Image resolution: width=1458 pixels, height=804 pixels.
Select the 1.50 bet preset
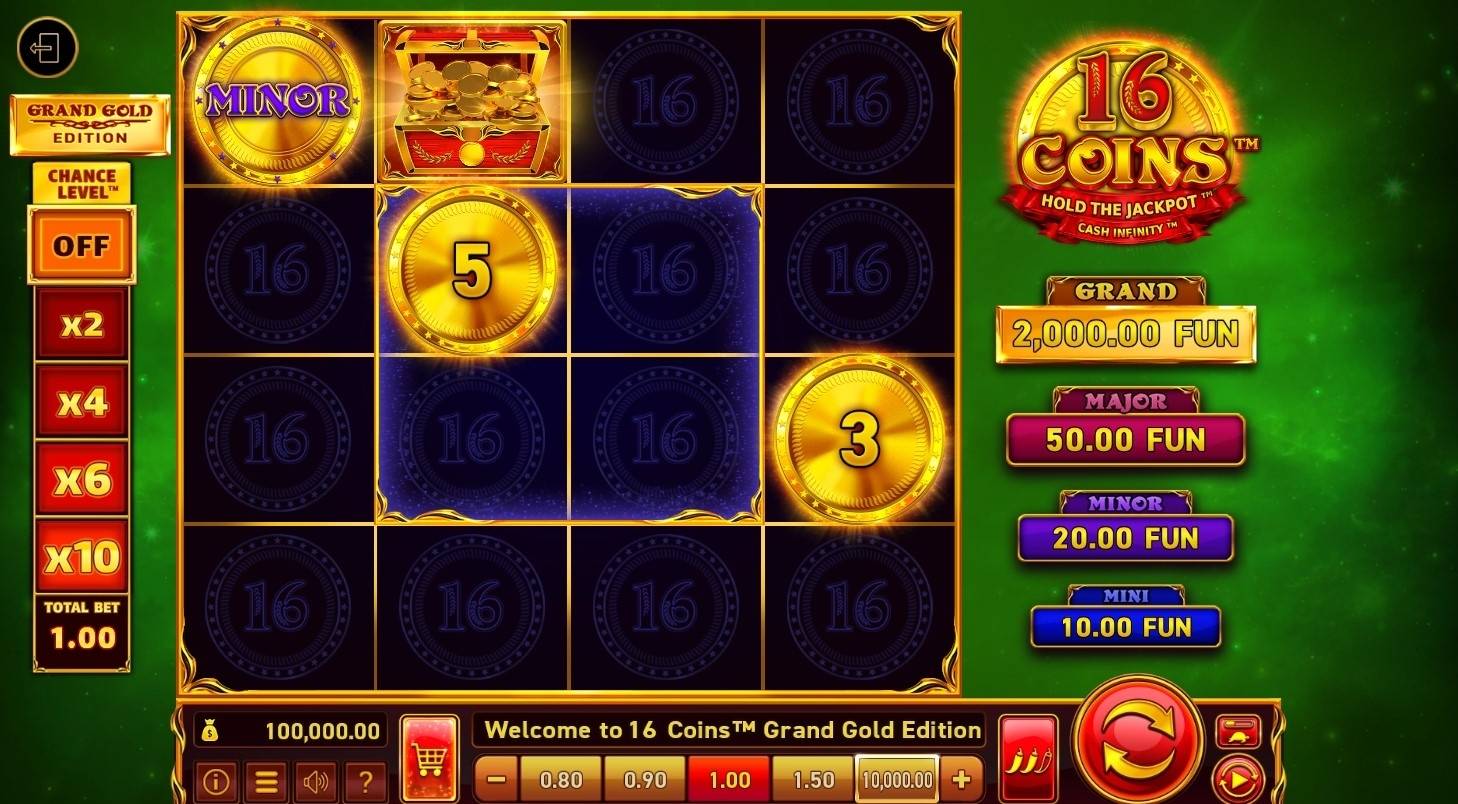pos(813,780)
